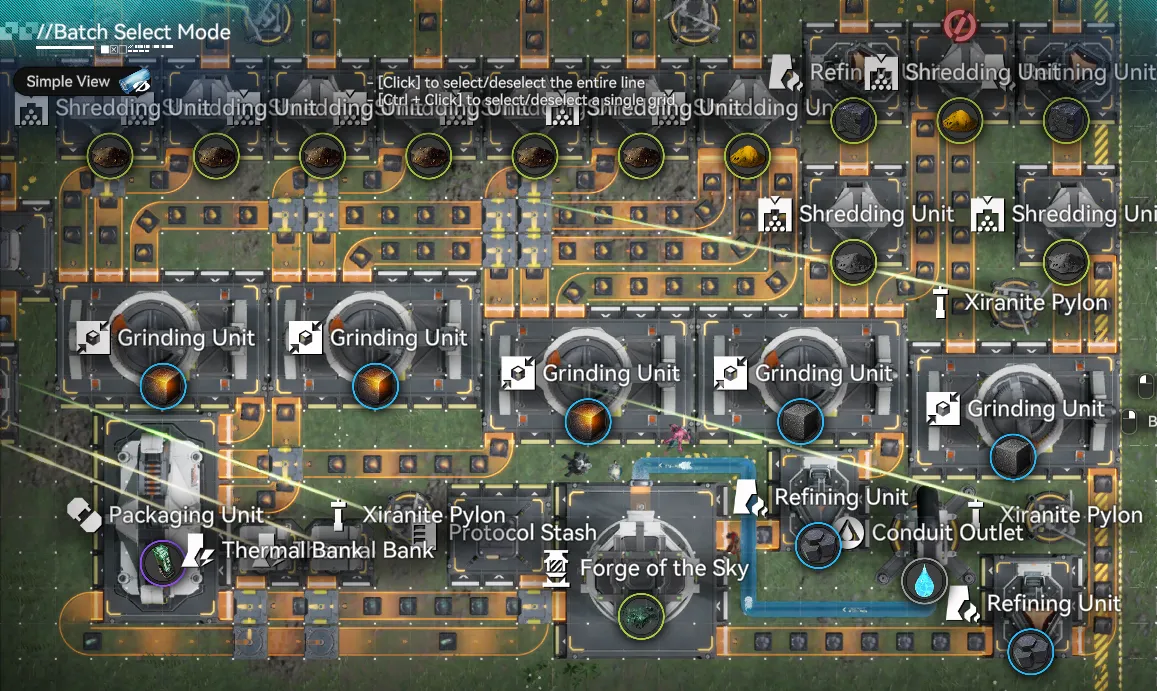Click the Packaging Unit purple product icon
The image size is (1157, 691).
pyautogui.click(x=162, y=562)
